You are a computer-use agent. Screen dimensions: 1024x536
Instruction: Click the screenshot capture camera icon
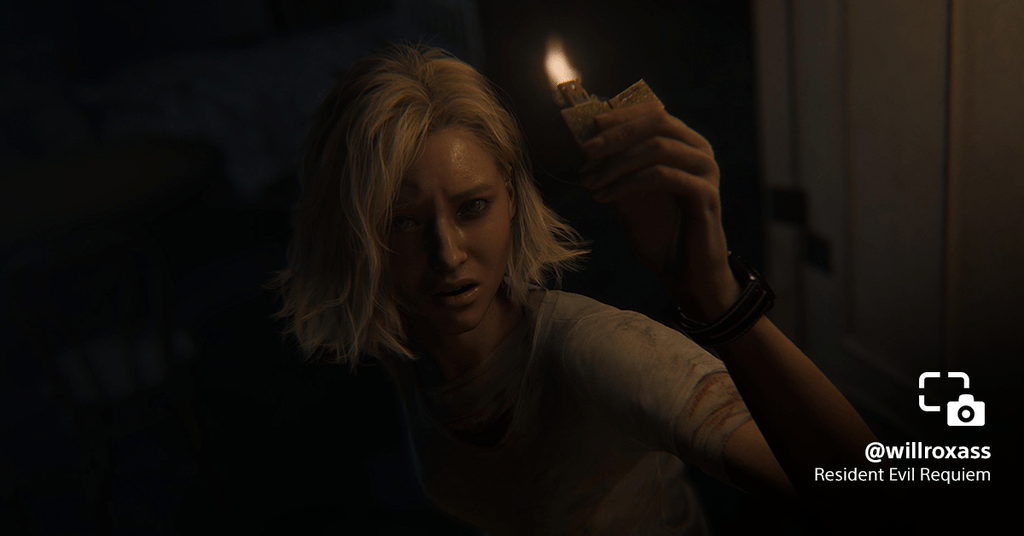(x=952, y=399)
